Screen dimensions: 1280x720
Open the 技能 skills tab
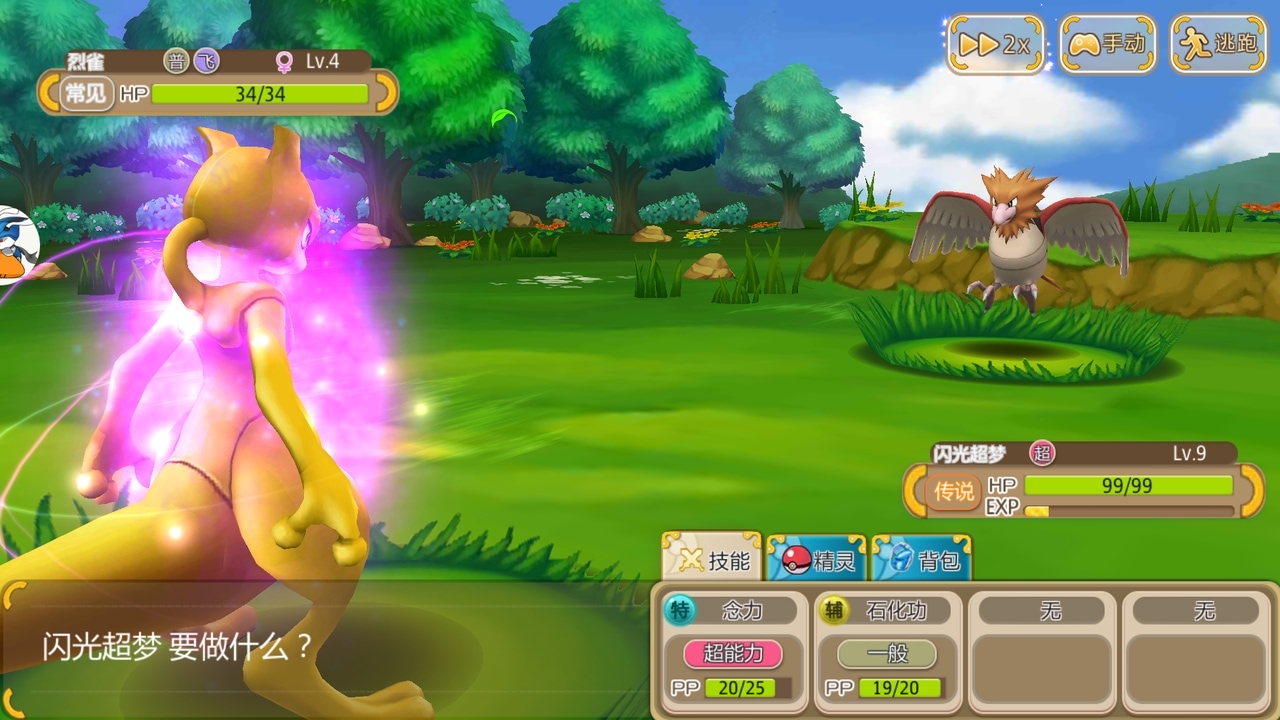point(712,559)
